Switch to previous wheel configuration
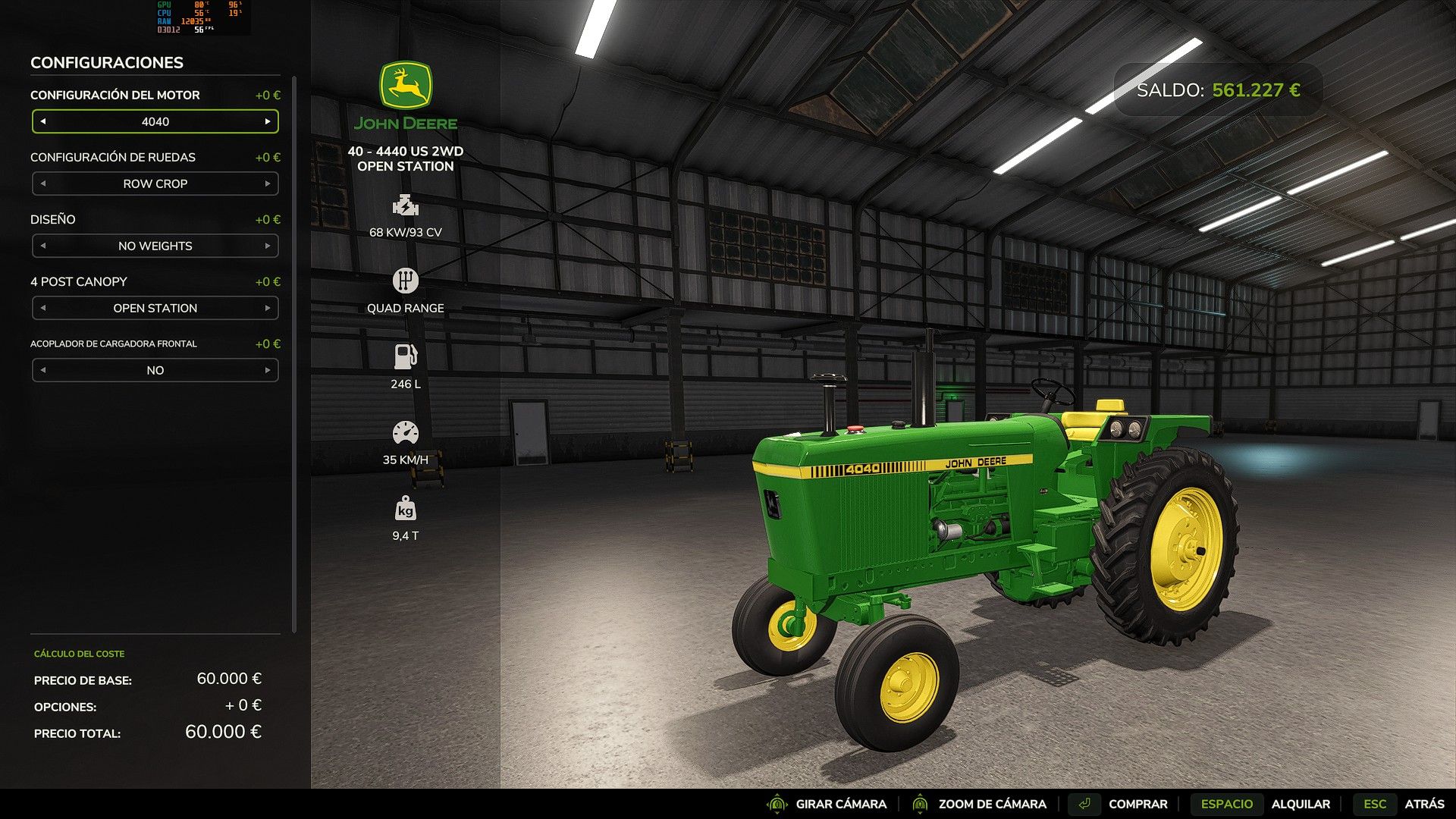This screenshot has height=819, width=1456. [43, 184]
